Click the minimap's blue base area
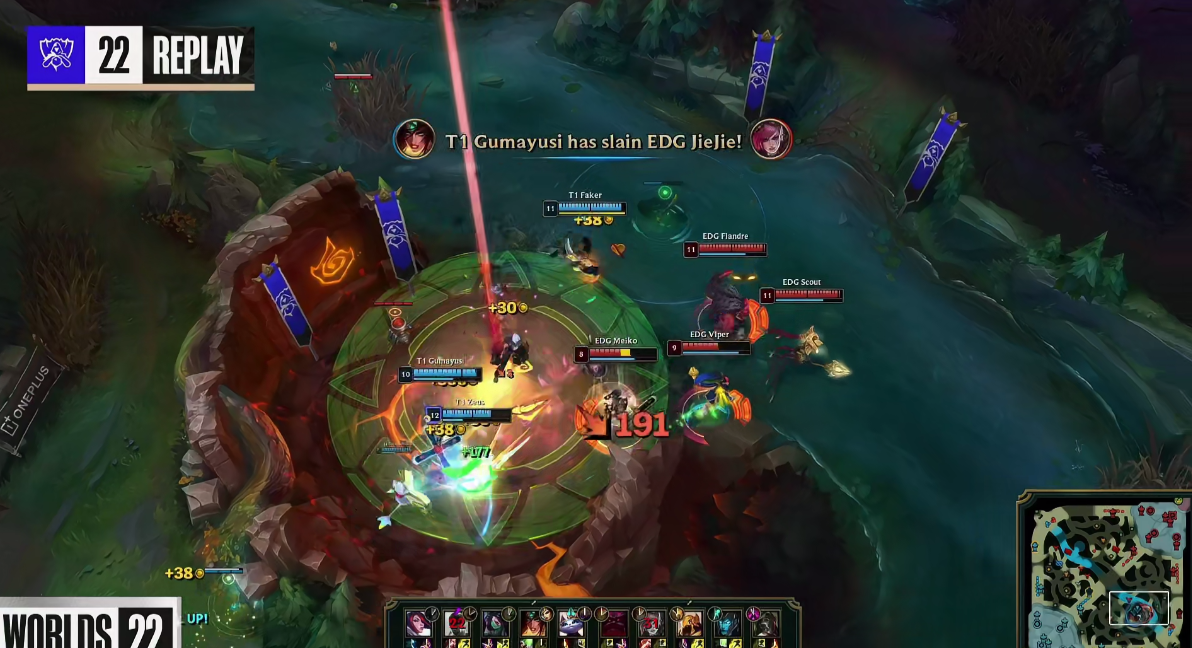 point(1042,628)
